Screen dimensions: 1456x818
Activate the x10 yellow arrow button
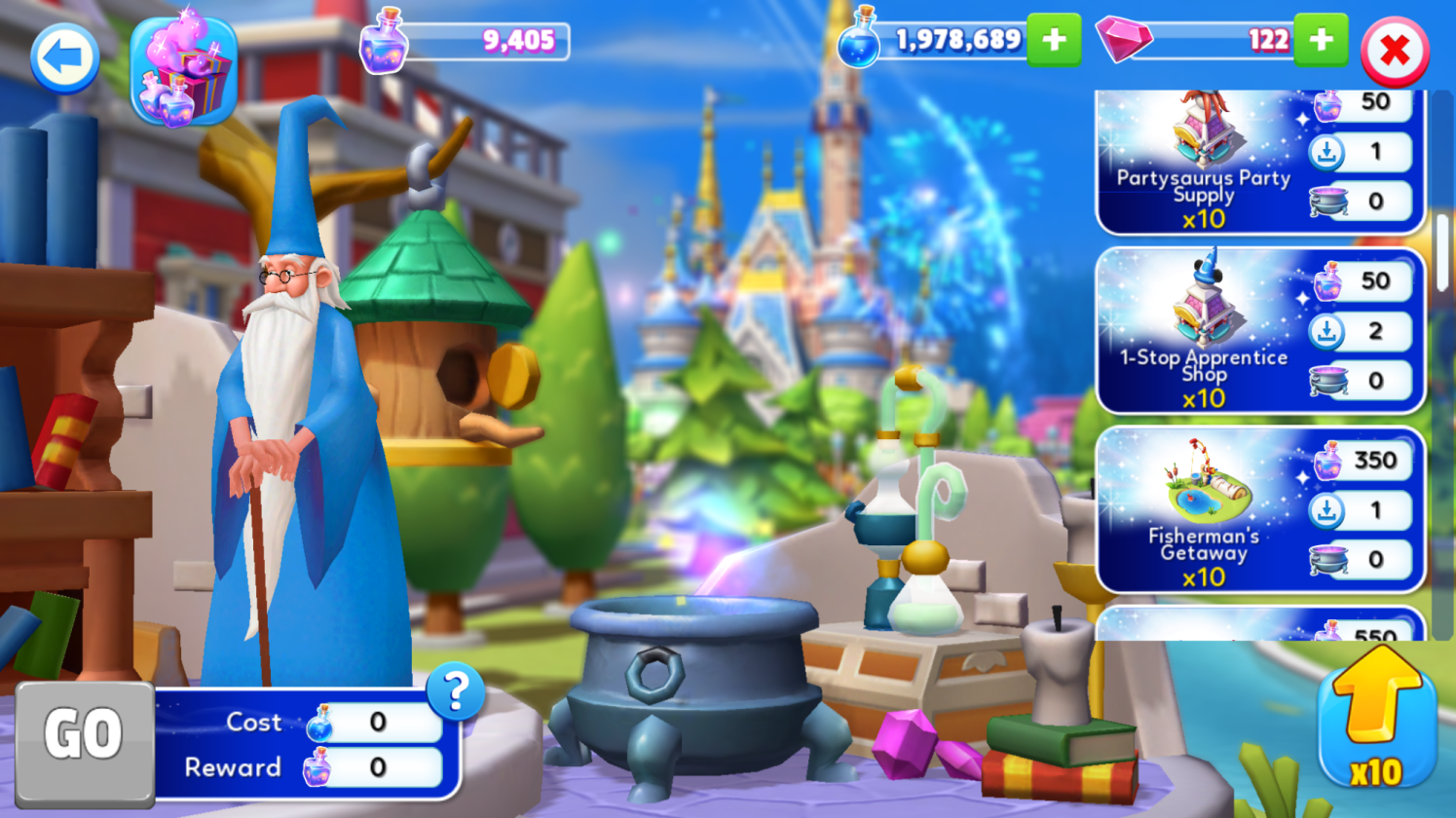coord(1376,719)
